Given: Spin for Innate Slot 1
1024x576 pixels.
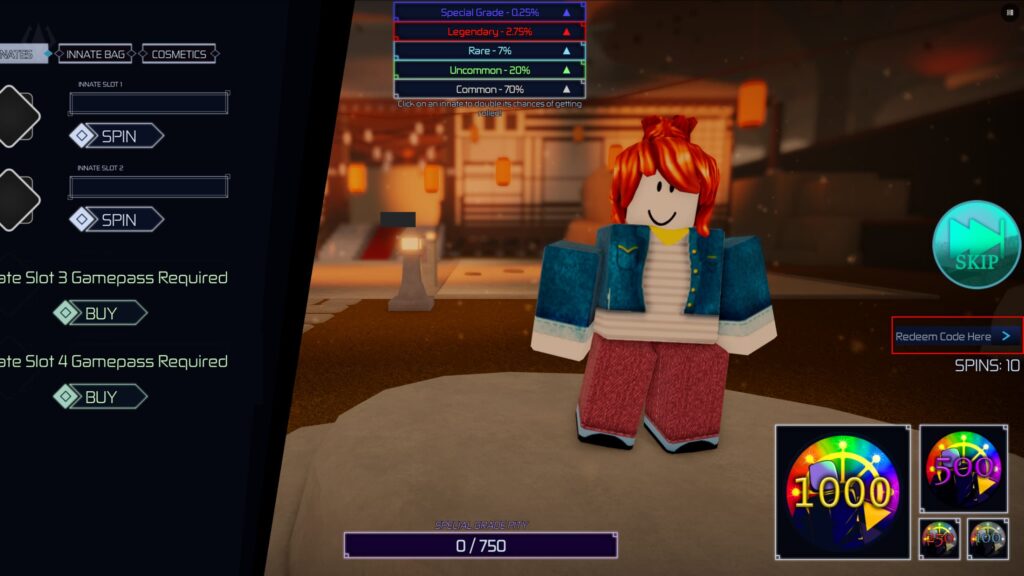Looking at the screenshot, I should (x=117, y=136).
